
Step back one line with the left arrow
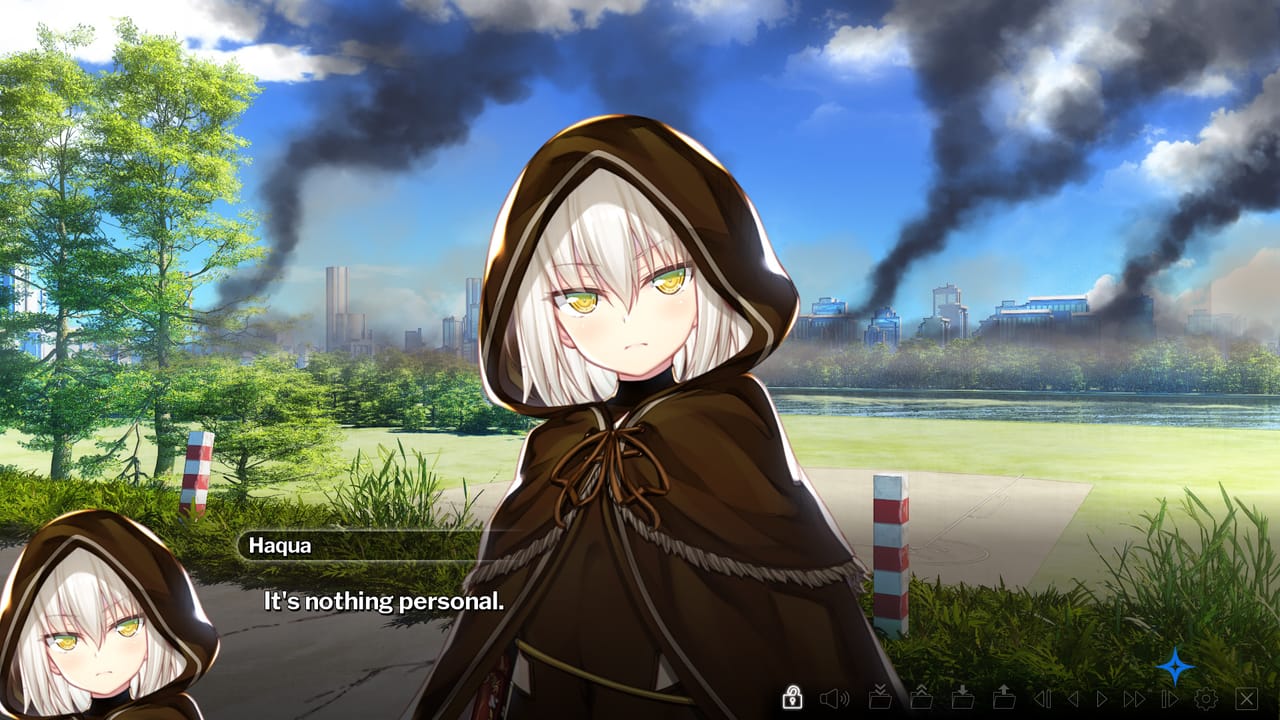(1073, 700)
